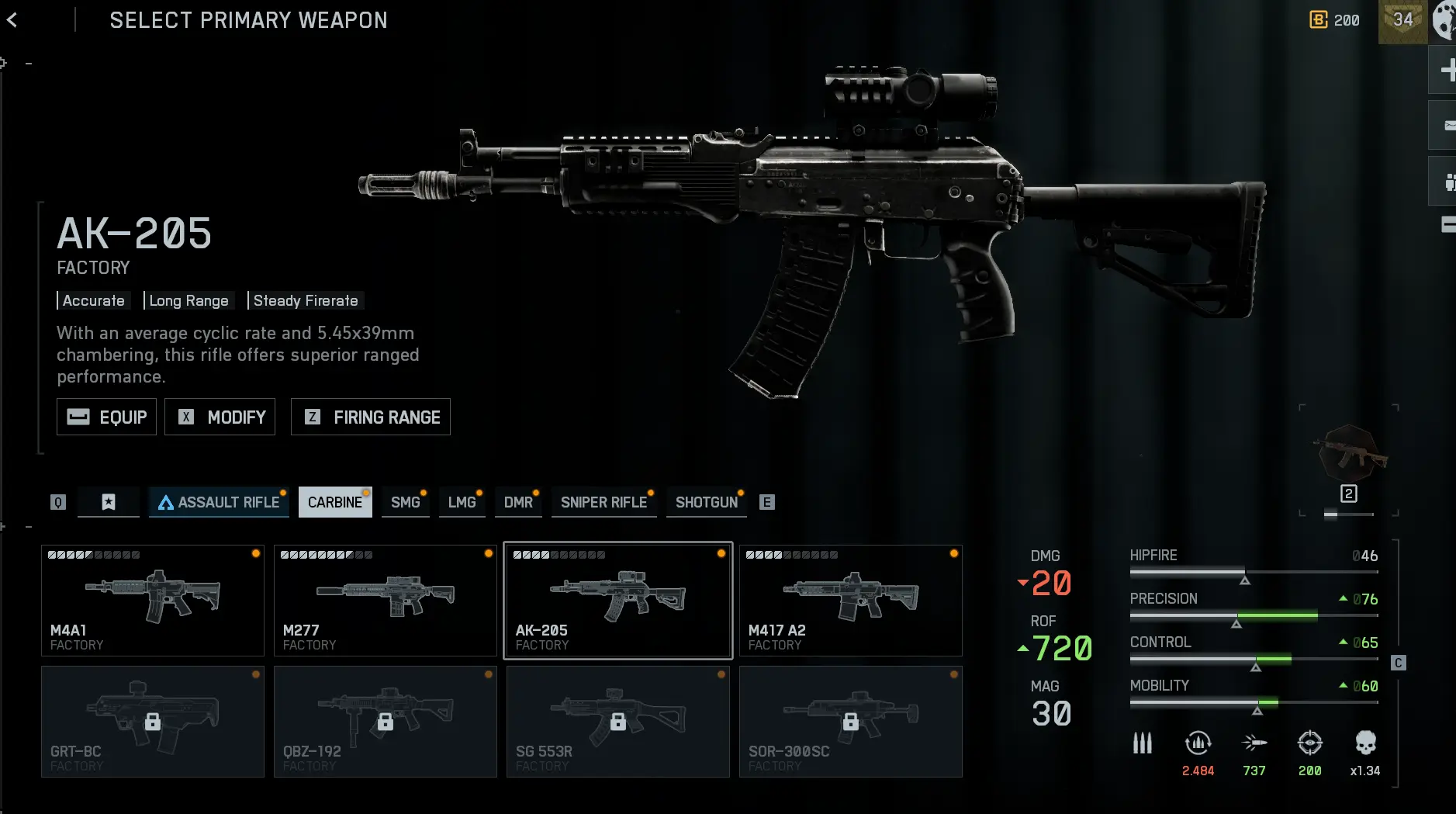Image resolution: width=1456 pixels, height=814 pixels.
Task: Equip the AK-205 weapon
Action: tap(107, 417)
